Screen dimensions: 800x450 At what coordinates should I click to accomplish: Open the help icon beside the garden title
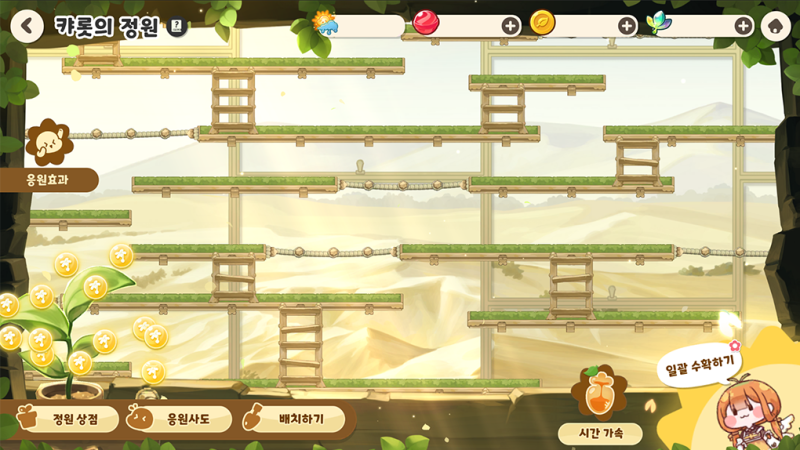point(179,27)
